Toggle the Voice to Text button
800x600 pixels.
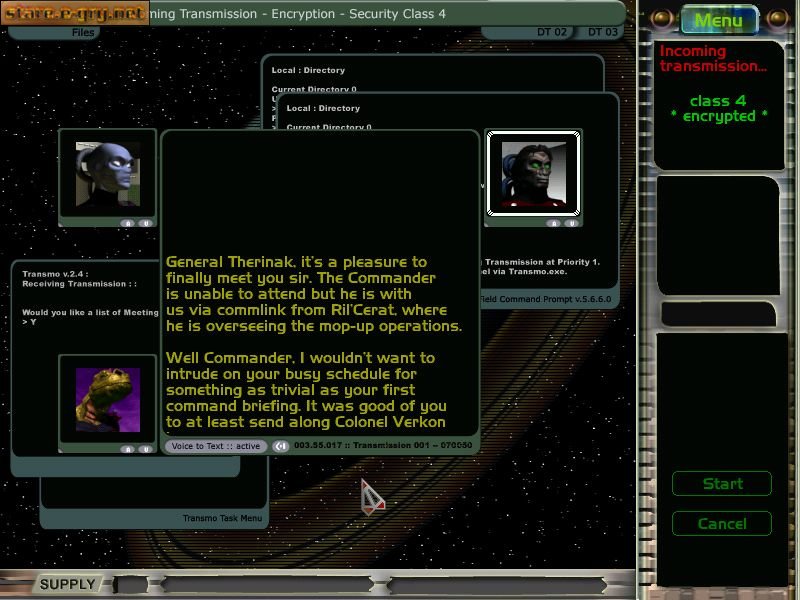tap(214, 446)
